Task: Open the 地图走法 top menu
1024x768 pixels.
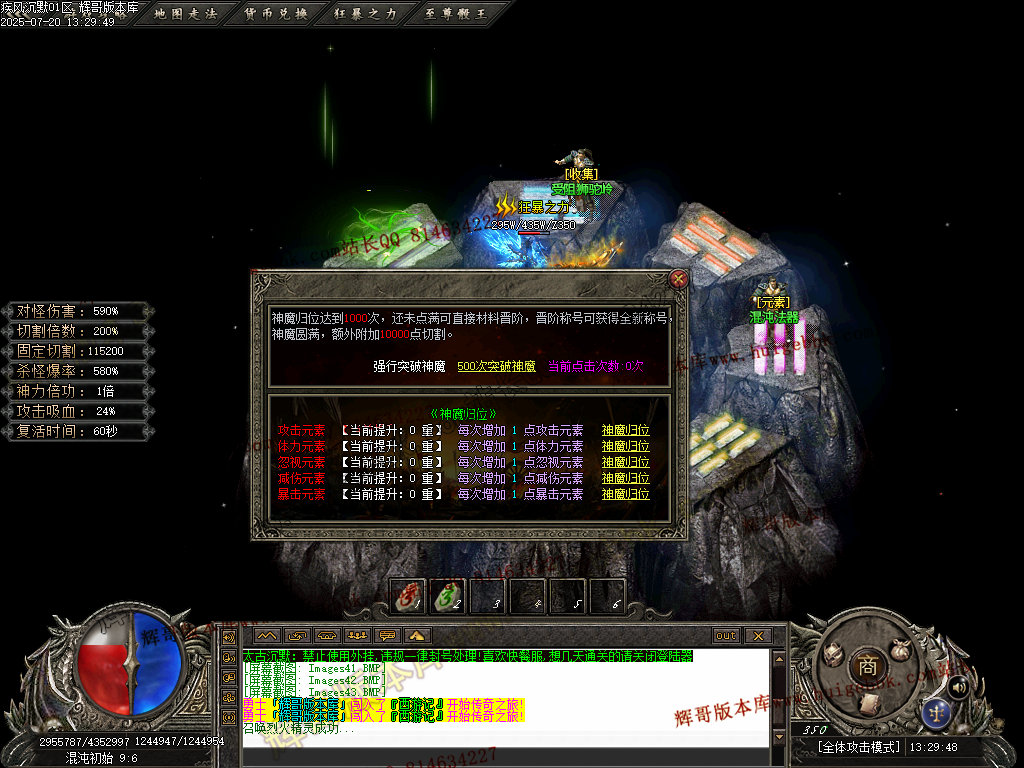Action: (186, 14)
